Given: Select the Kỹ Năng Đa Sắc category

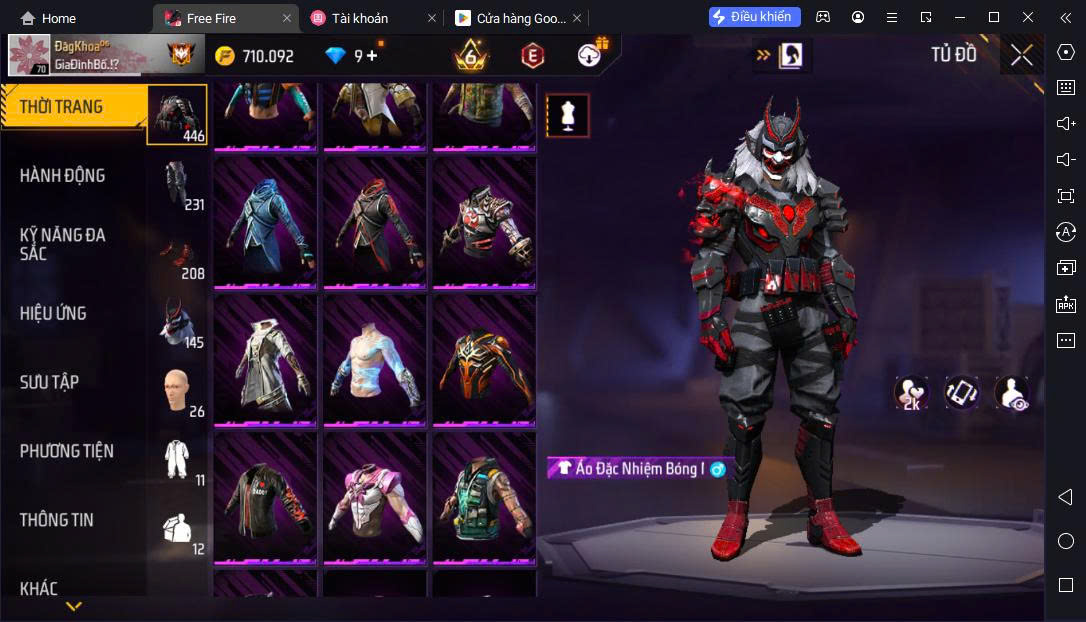Looking at the screenshot, I should tap(63, 244).
